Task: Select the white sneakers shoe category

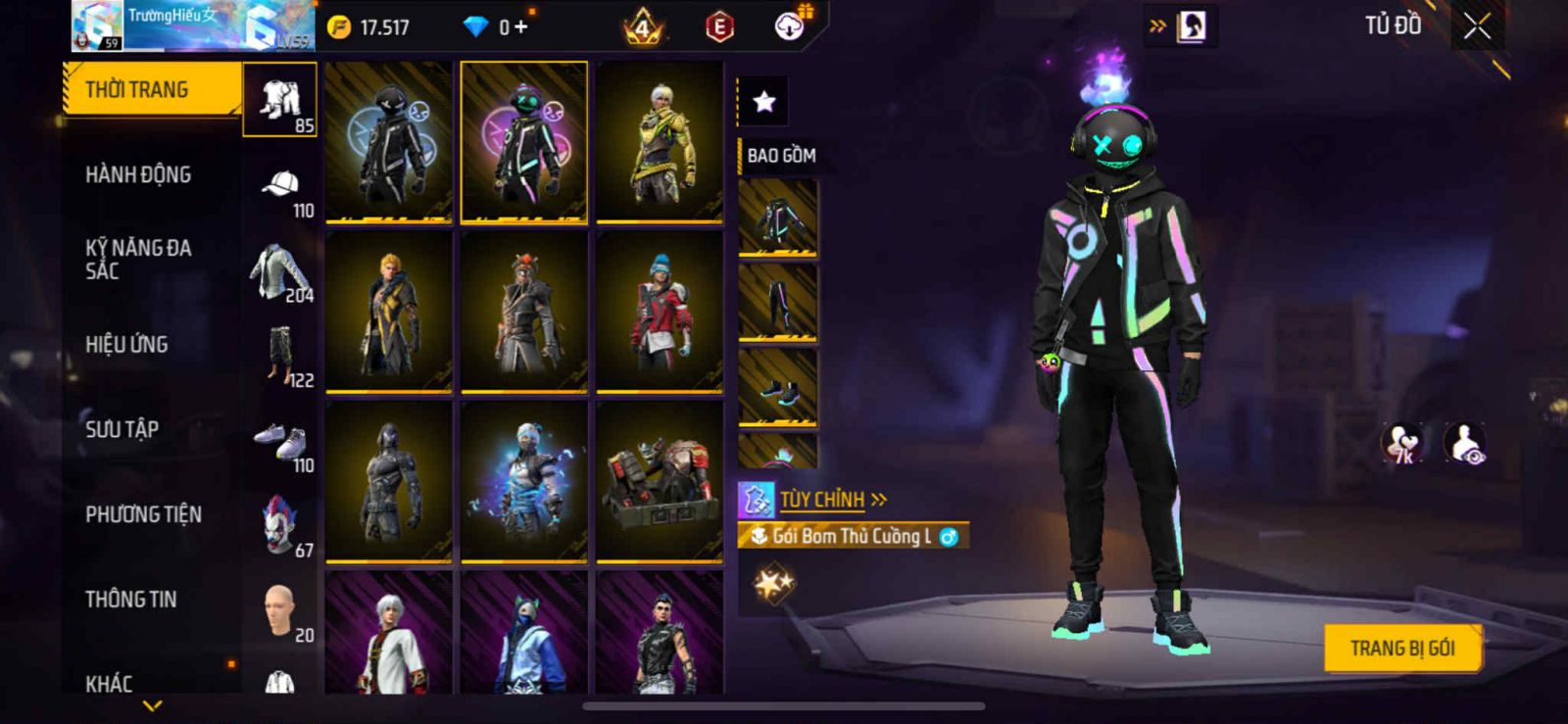Action: (279, 440)
